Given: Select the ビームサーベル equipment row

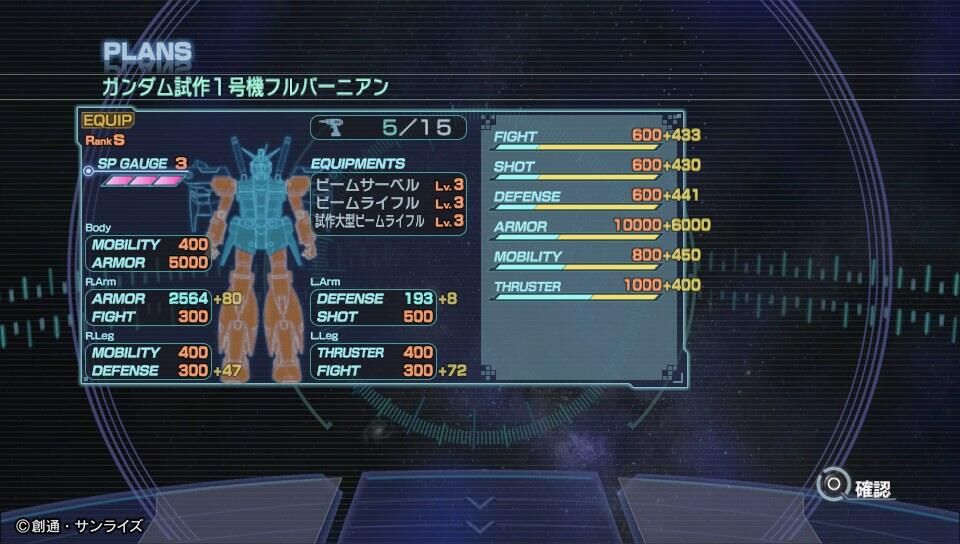Looking at the screenshot, I should click(388, 185).
